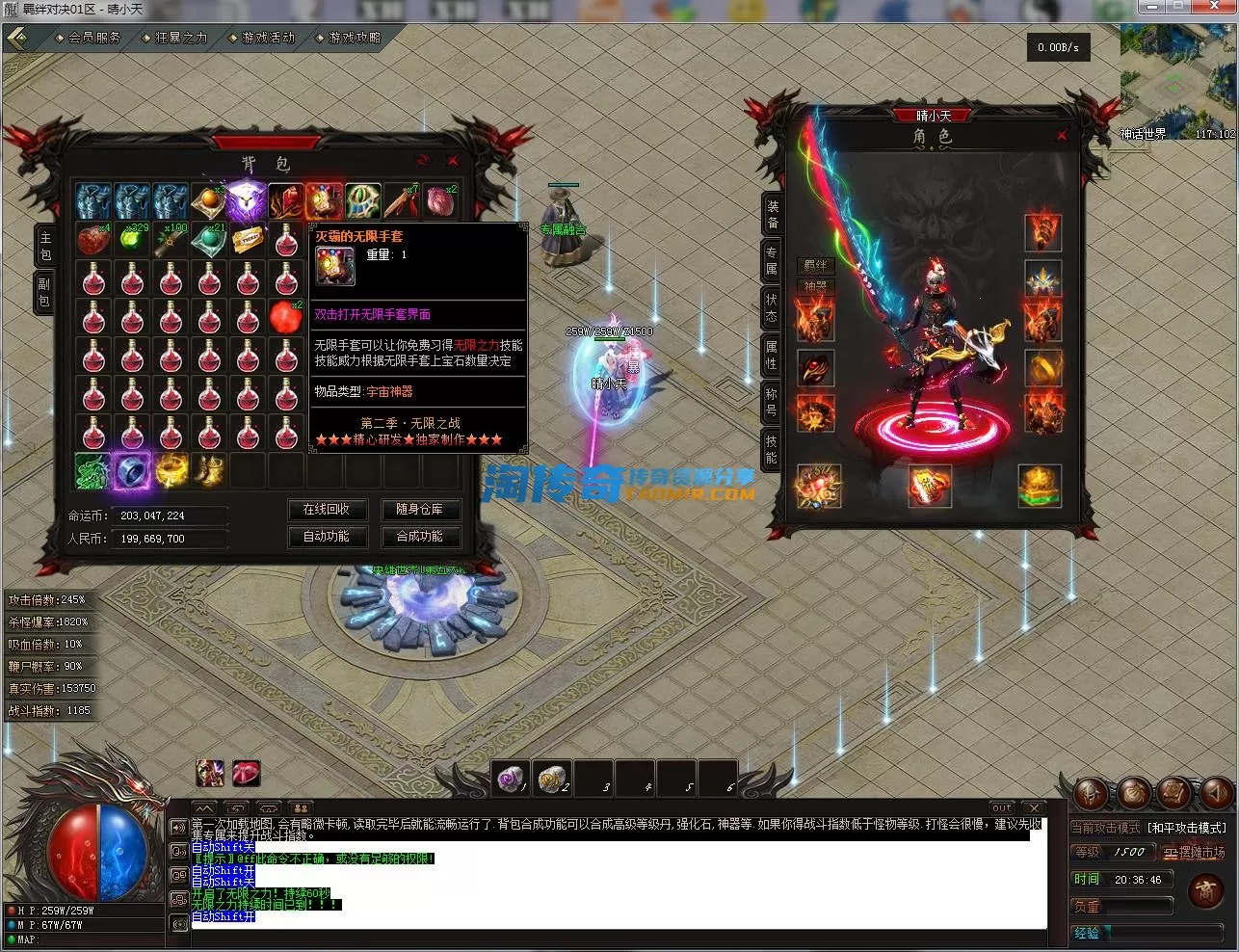Image resolution: width=1239 pixels, height=952 pixels.
Task: Select the golden ticket item in the bag
Action: coord(248,240)
